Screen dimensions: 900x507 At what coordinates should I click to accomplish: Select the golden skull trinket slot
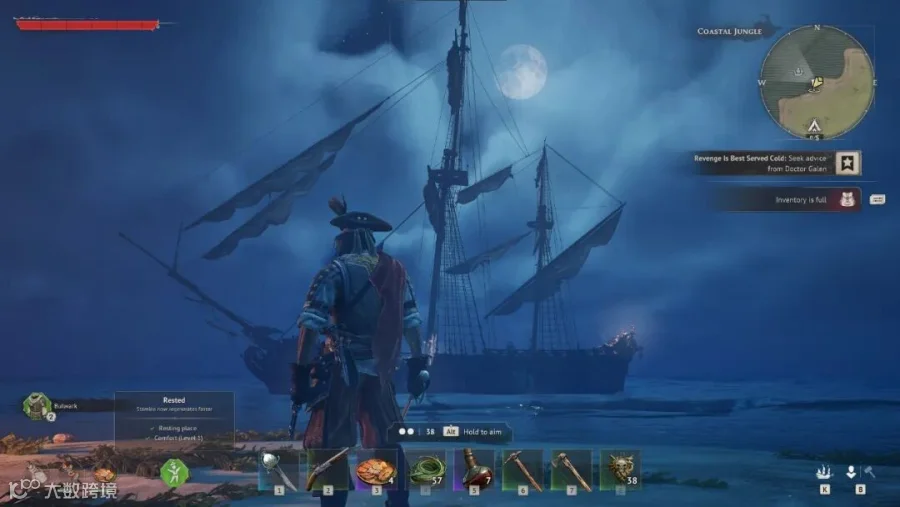620,468
